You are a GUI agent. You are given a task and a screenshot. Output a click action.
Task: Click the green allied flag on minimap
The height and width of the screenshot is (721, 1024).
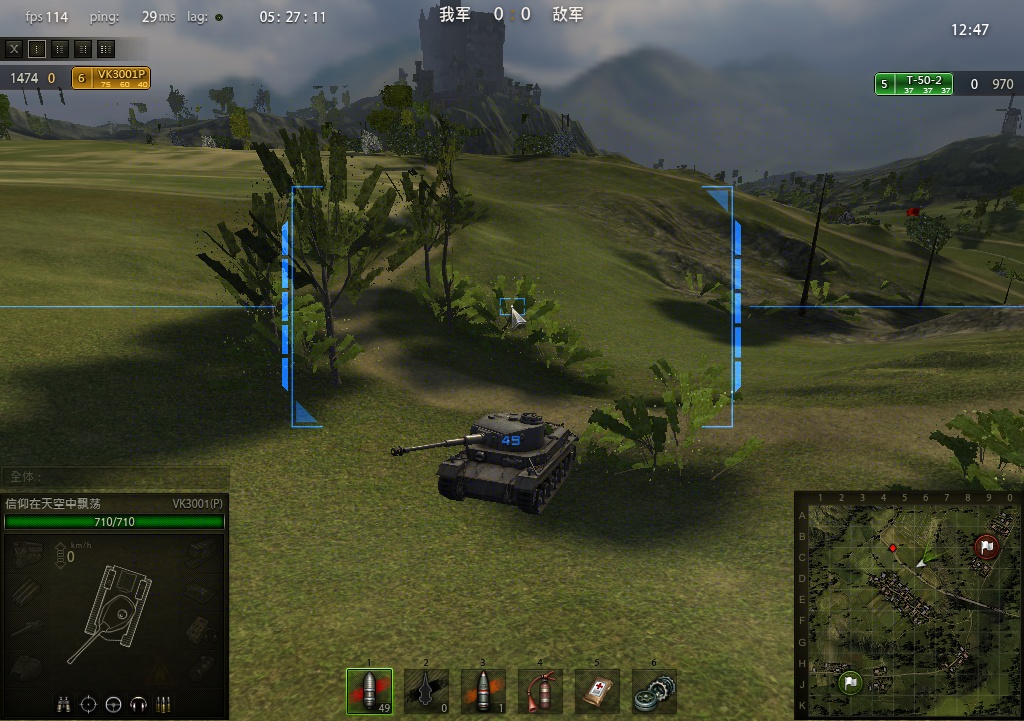coord(849,683)
